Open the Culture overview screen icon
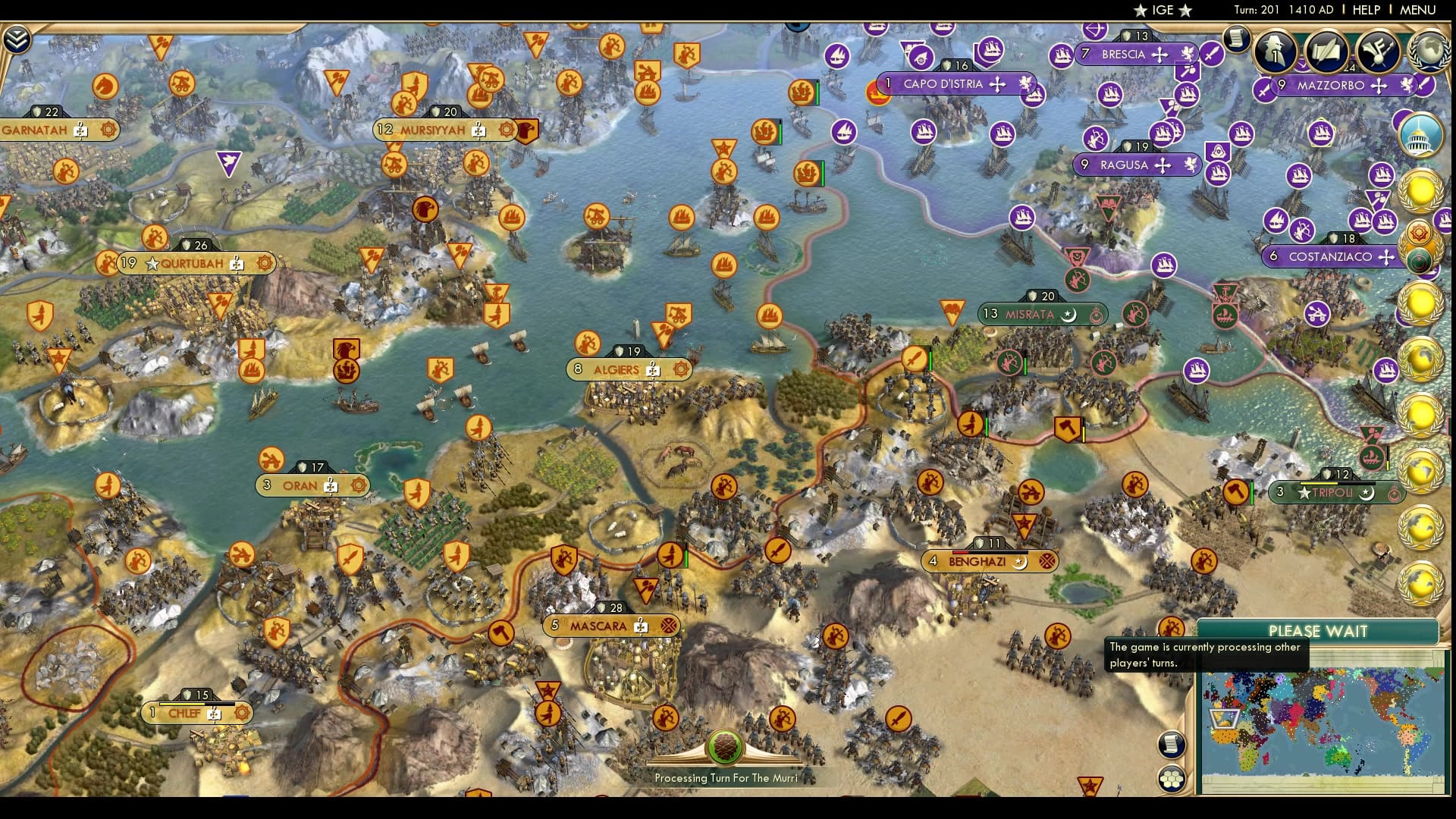 [x=1376, y=51]
